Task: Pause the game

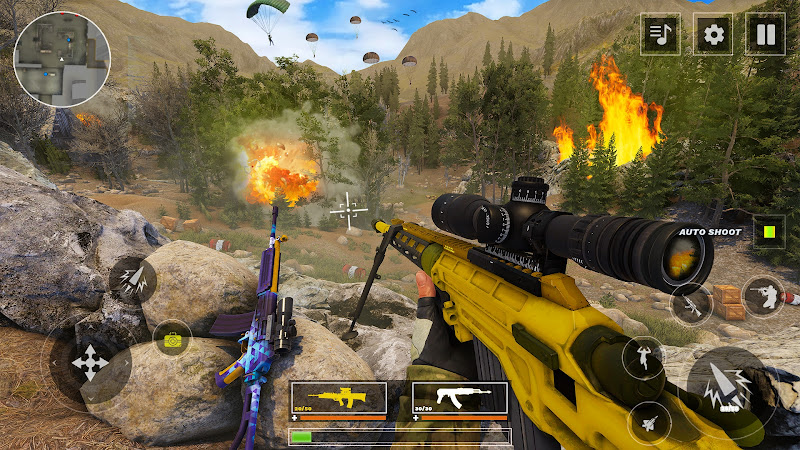Action: [x=766, y=35]
